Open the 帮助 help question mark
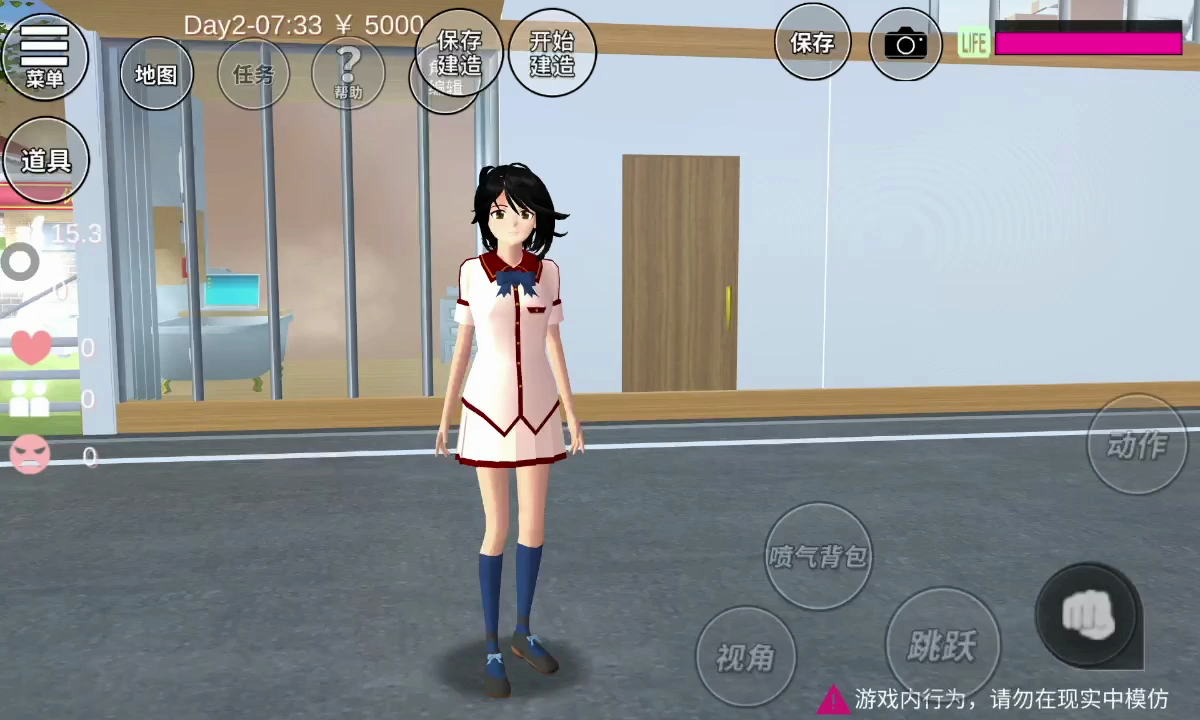1200x720 pixels. [x=348, y=73]
